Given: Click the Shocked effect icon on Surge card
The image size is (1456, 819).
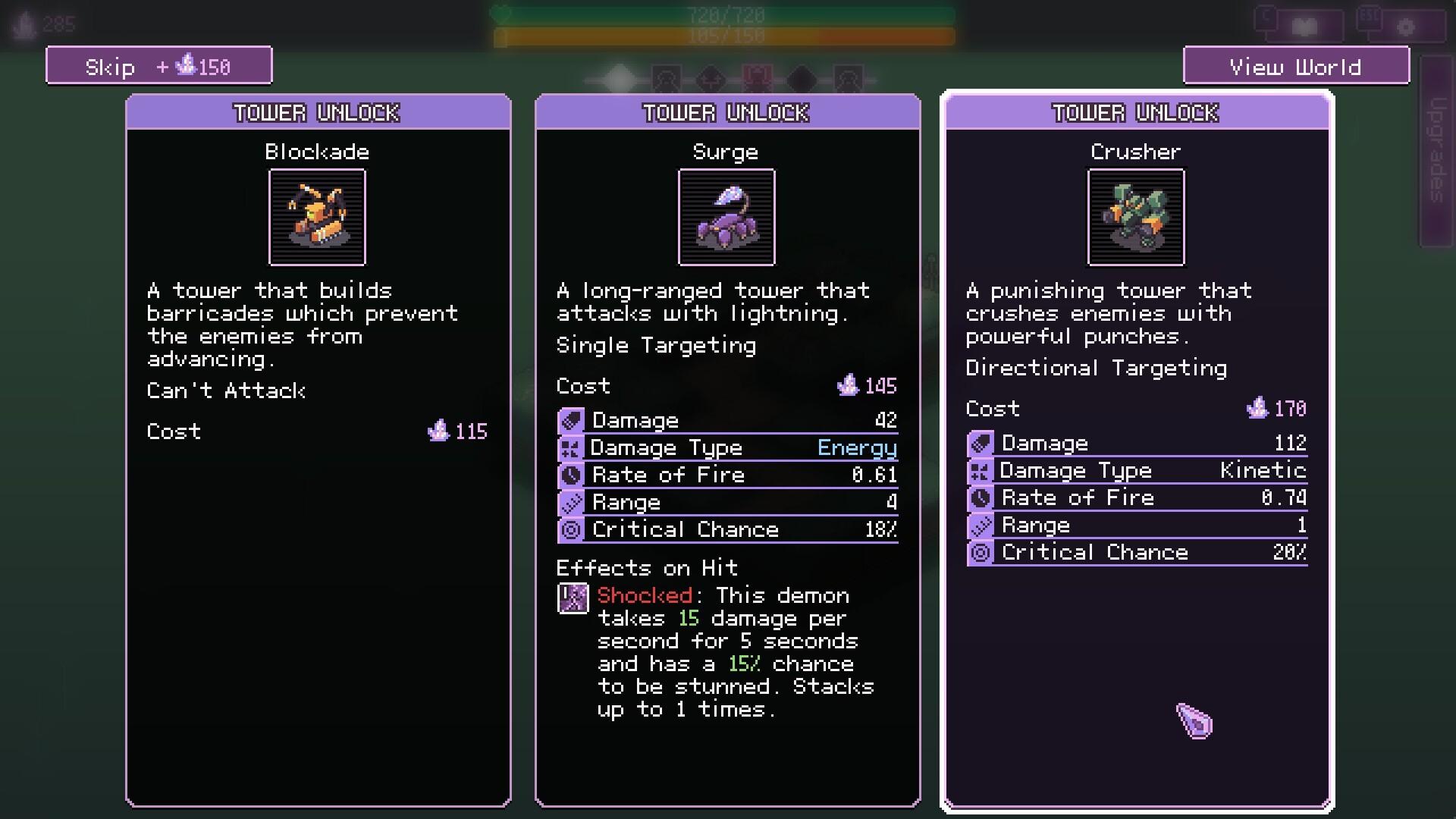Looking at the screenshot, I should coord(573,599).
